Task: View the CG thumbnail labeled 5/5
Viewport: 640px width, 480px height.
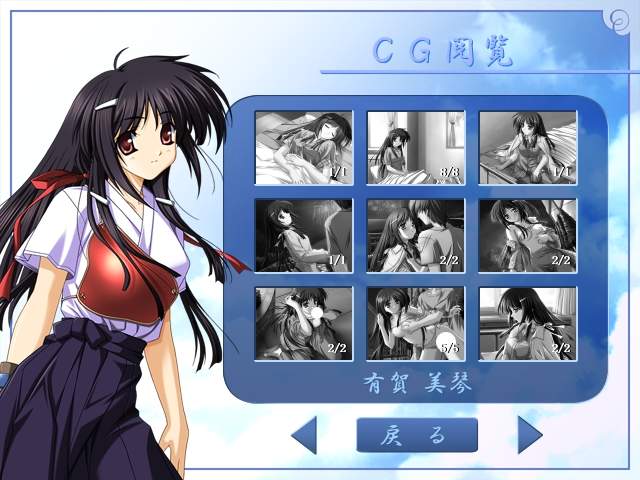Action: (x=415, y=323)
